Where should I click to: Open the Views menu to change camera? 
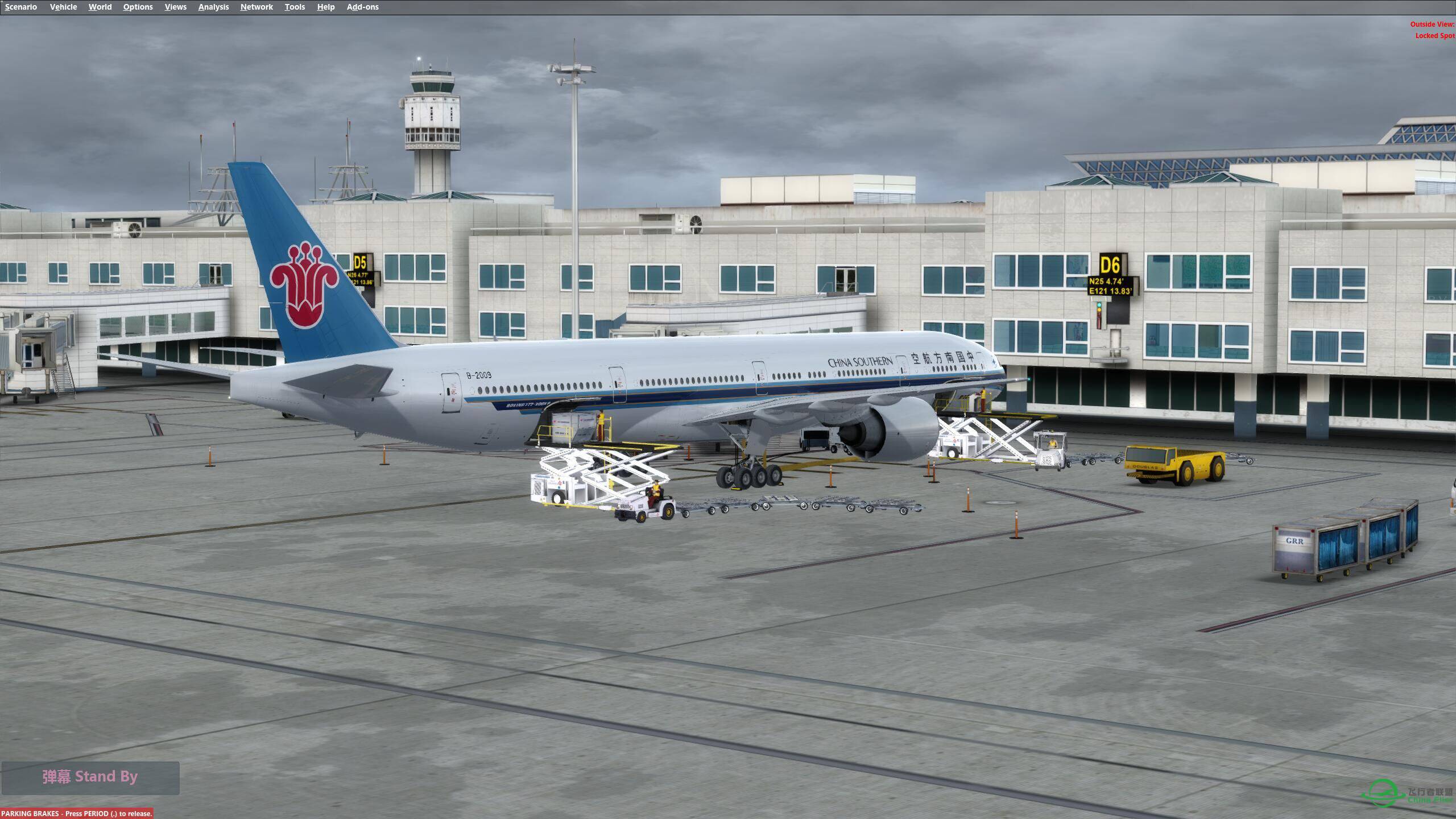tap(175, 6)
